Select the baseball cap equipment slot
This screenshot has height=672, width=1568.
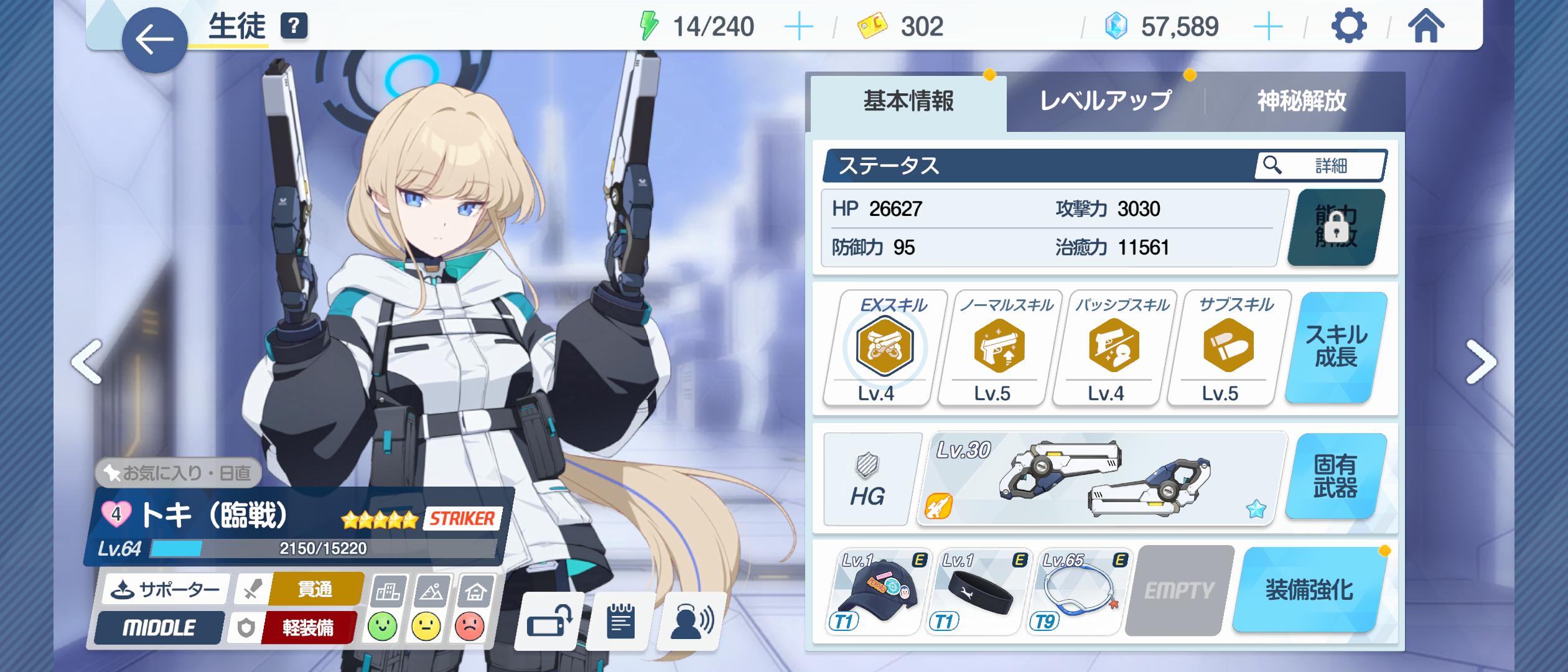pos(876,592)
